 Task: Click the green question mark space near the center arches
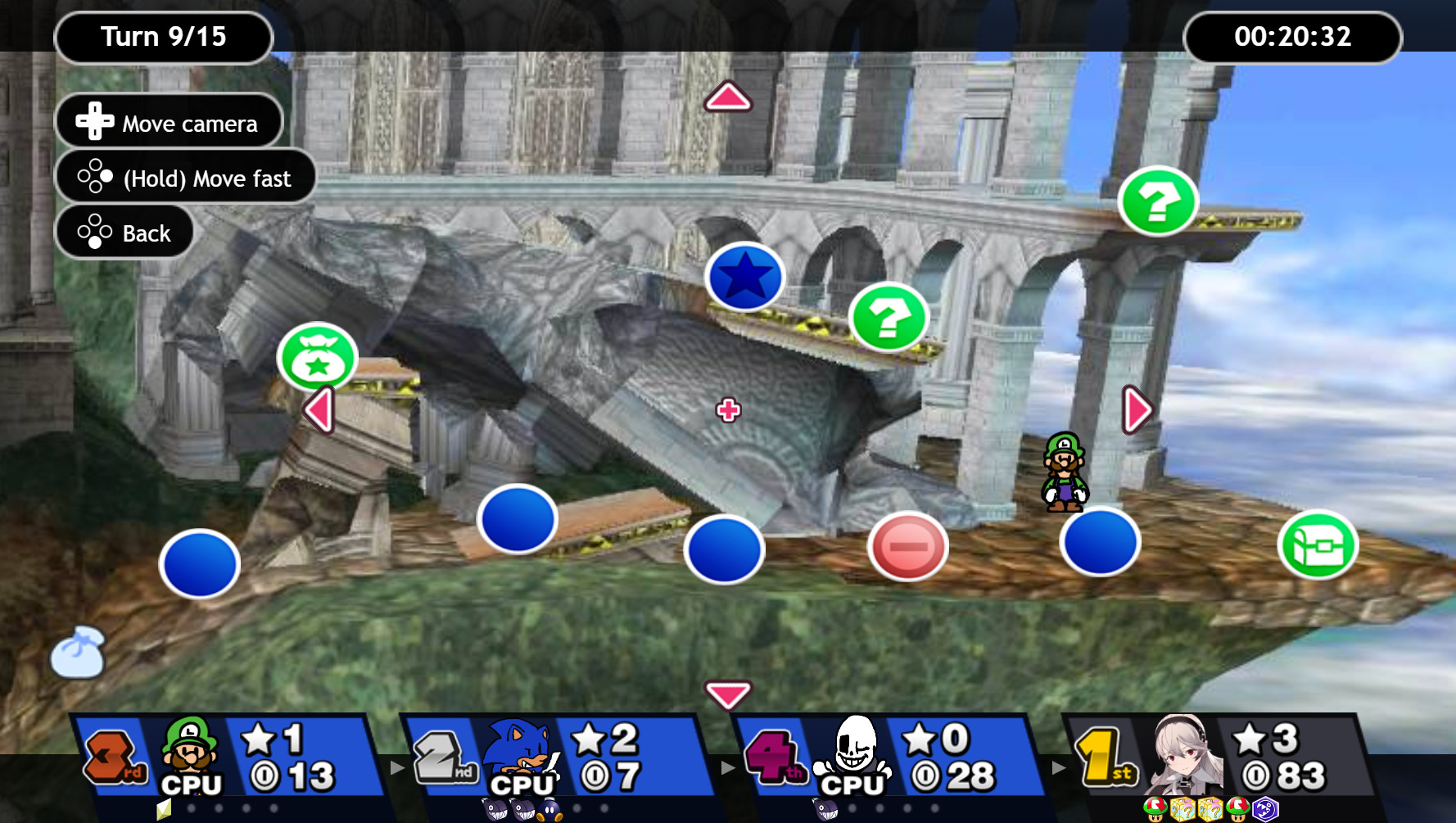tap(888, 319)
